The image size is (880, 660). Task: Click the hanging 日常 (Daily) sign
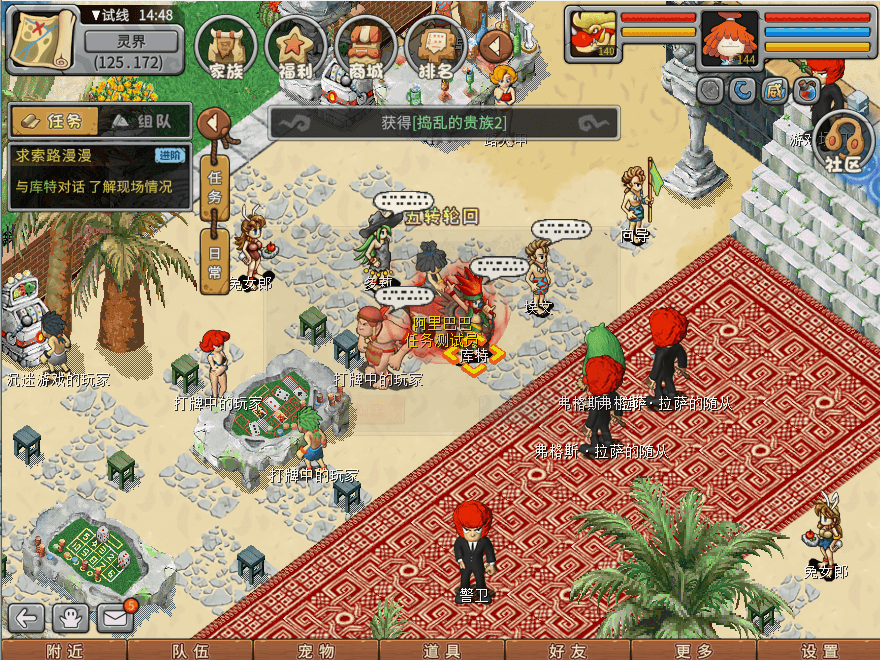pyautogui.click(x=214, y=259)
